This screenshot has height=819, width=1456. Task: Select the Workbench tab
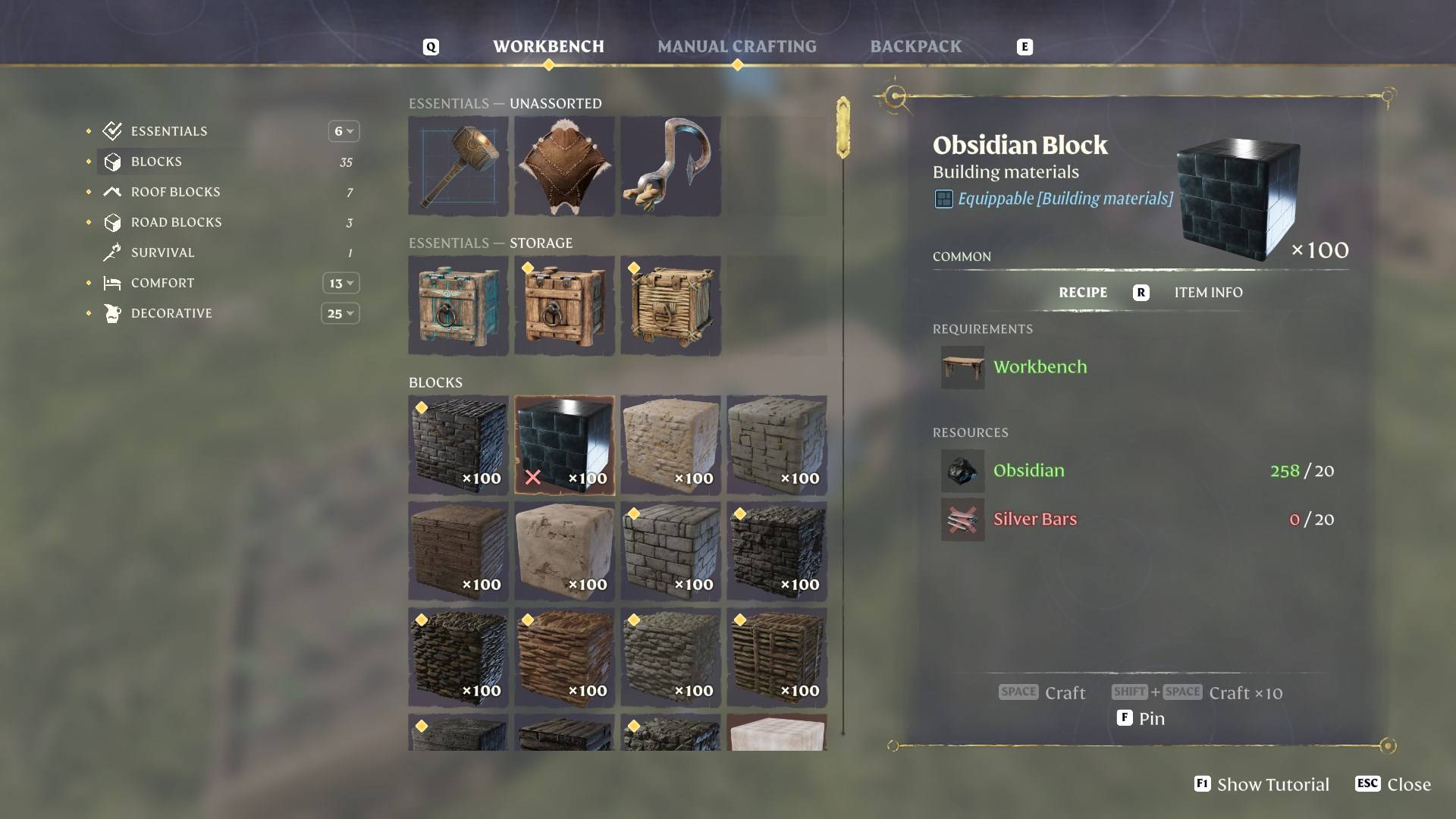[548, 46]
